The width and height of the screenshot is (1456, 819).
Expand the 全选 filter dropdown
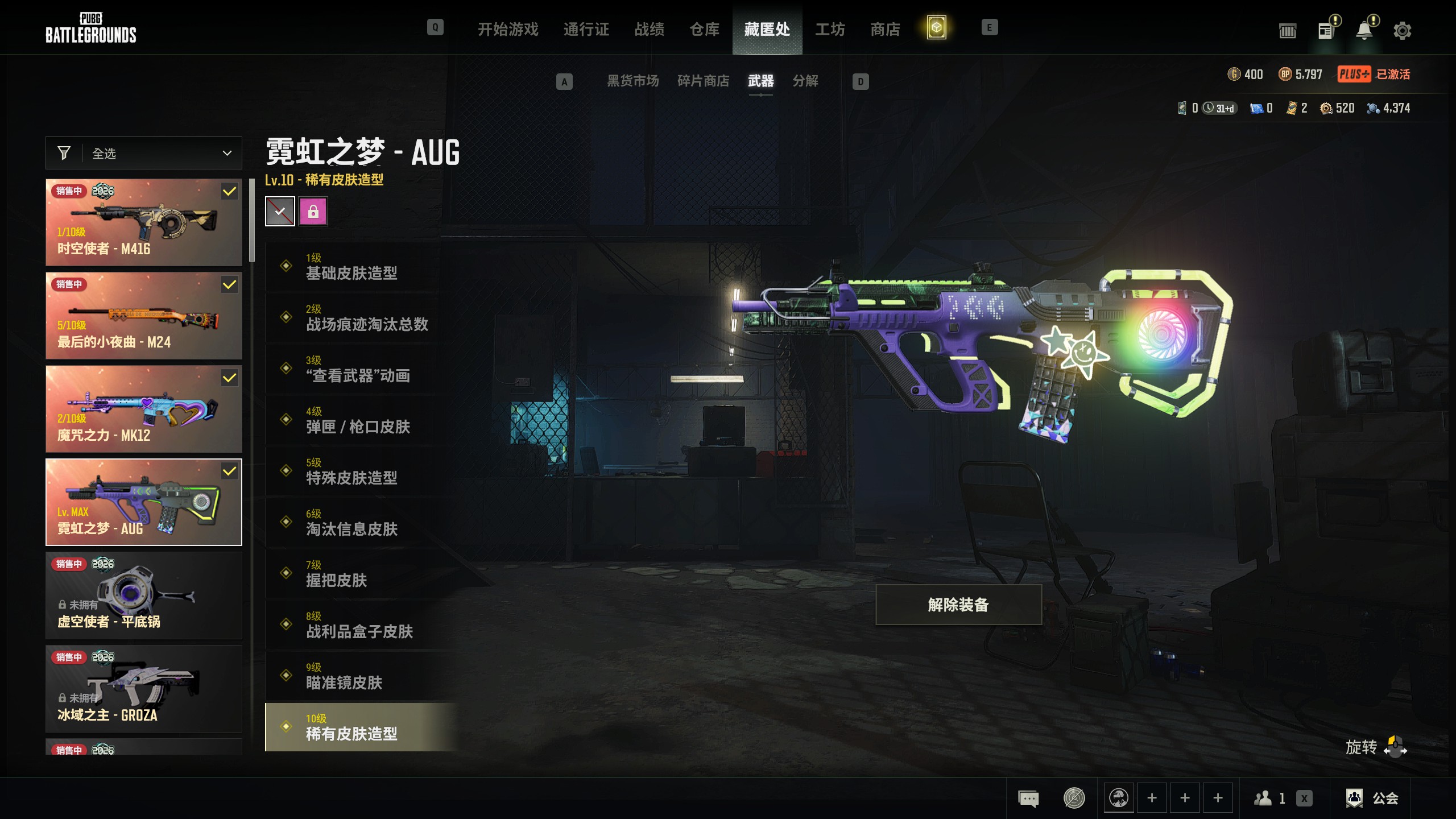(144, 153)
